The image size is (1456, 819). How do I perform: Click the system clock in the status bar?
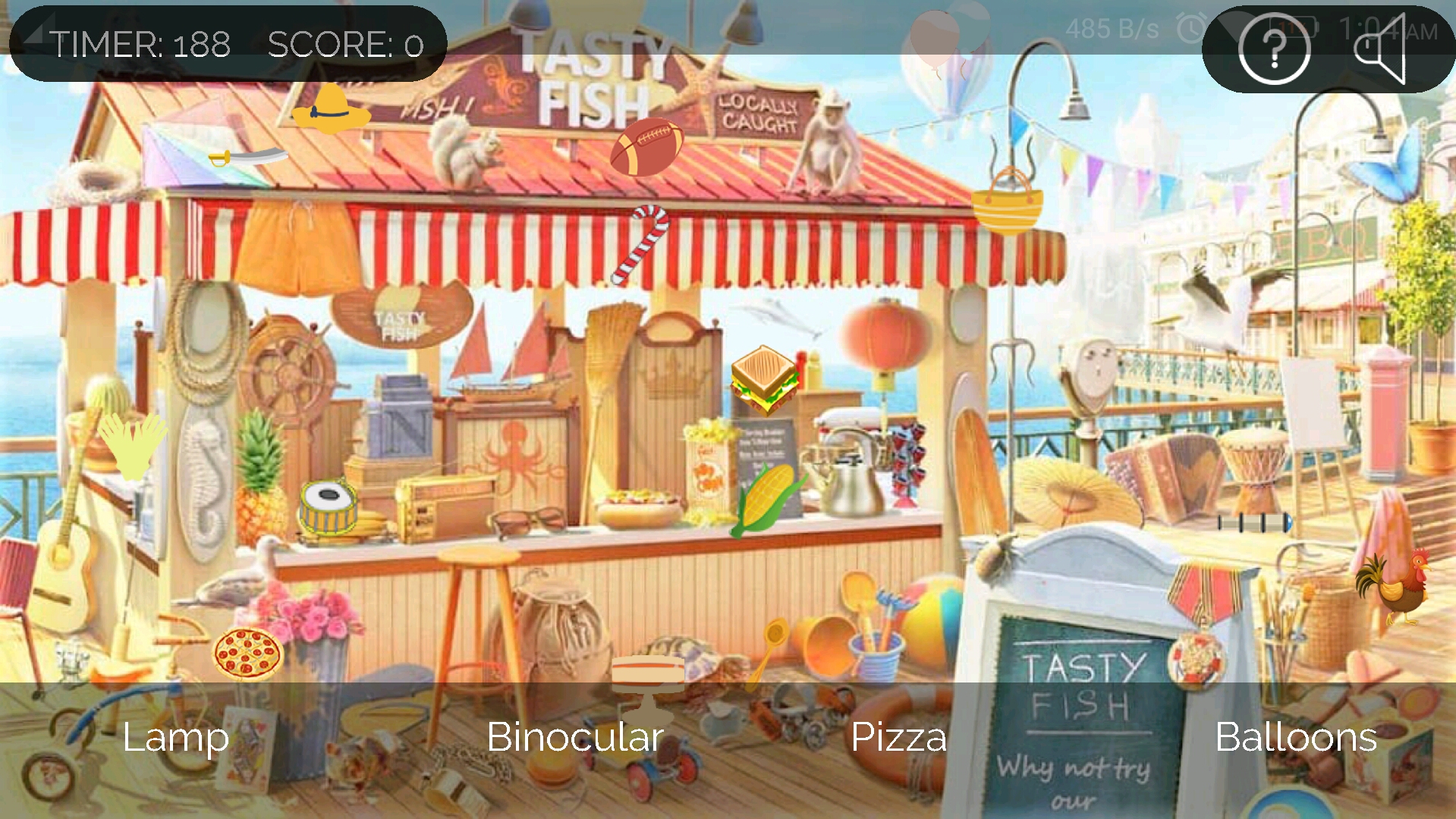1388,30
